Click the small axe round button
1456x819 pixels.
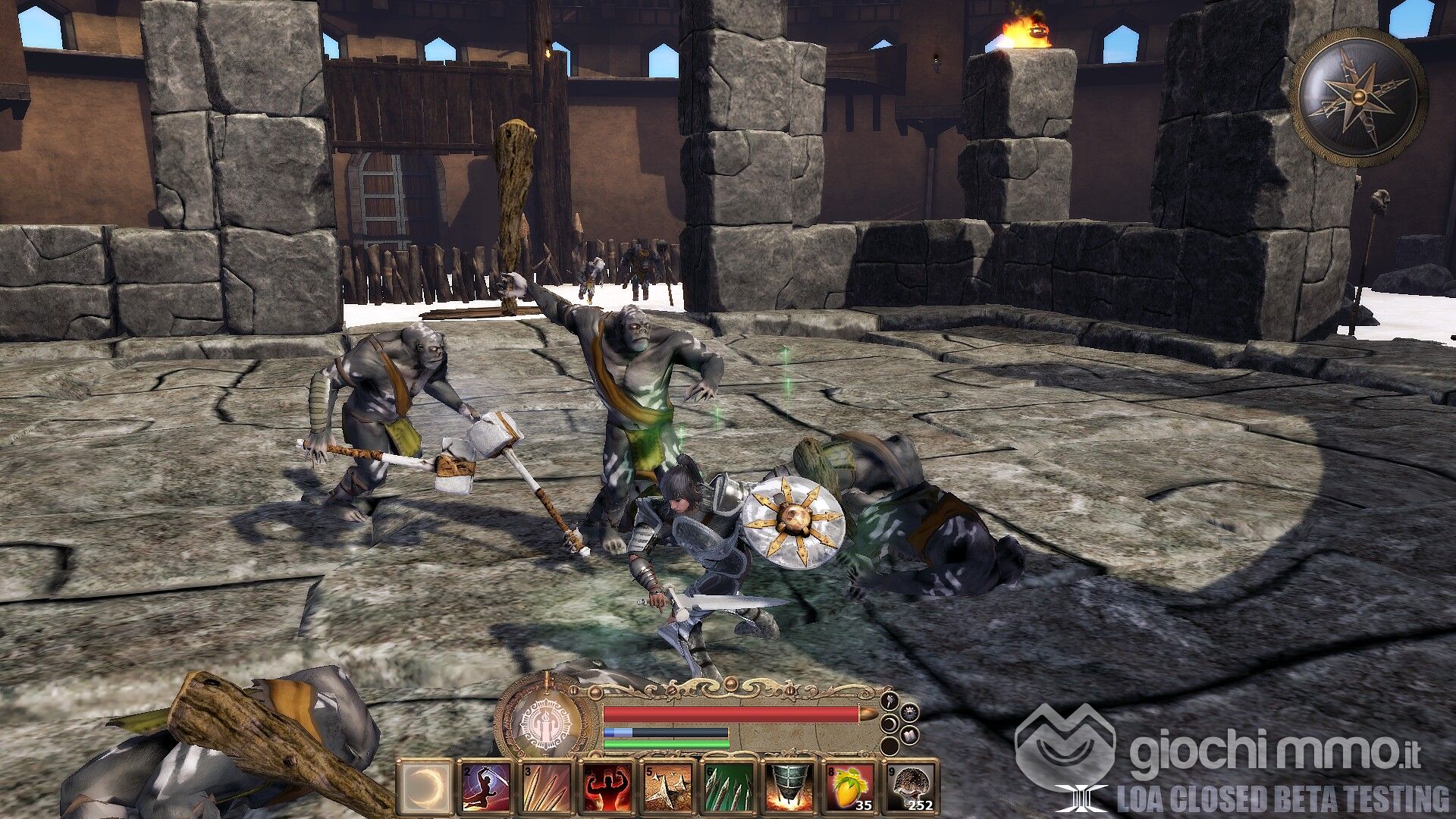tap(890, 699)
